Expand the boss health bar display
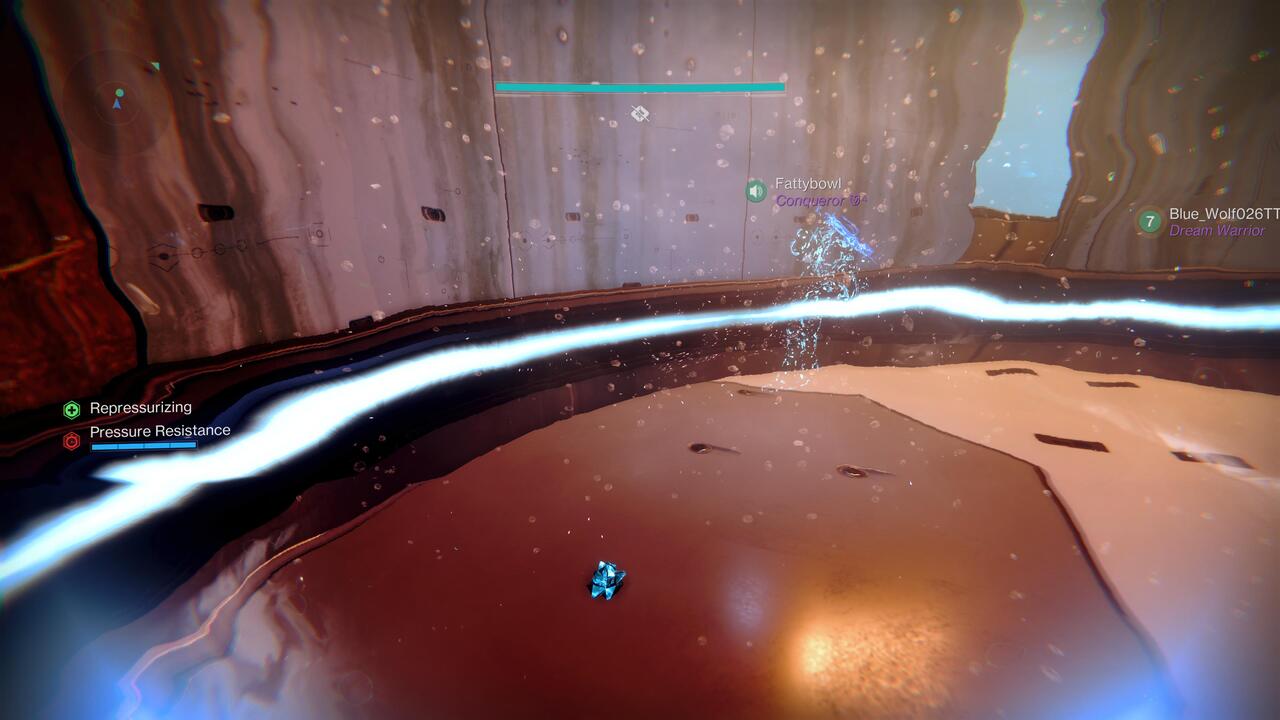Viewport: 1280px width, 720px height. pyautogui.click(x=640, y=88)
